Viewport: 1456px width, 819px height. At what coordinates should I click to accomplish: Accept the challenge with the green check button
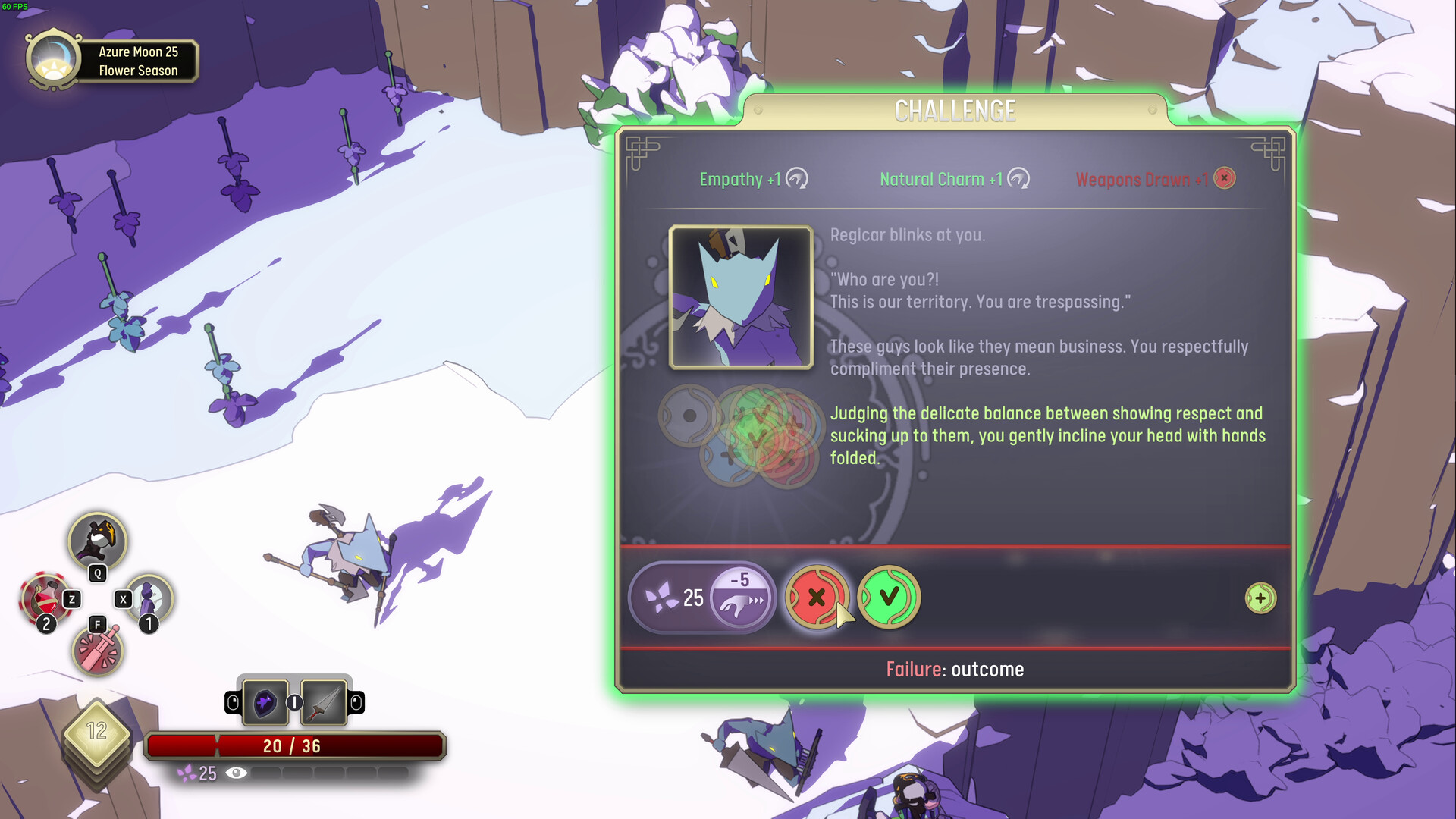pos(889,598)
